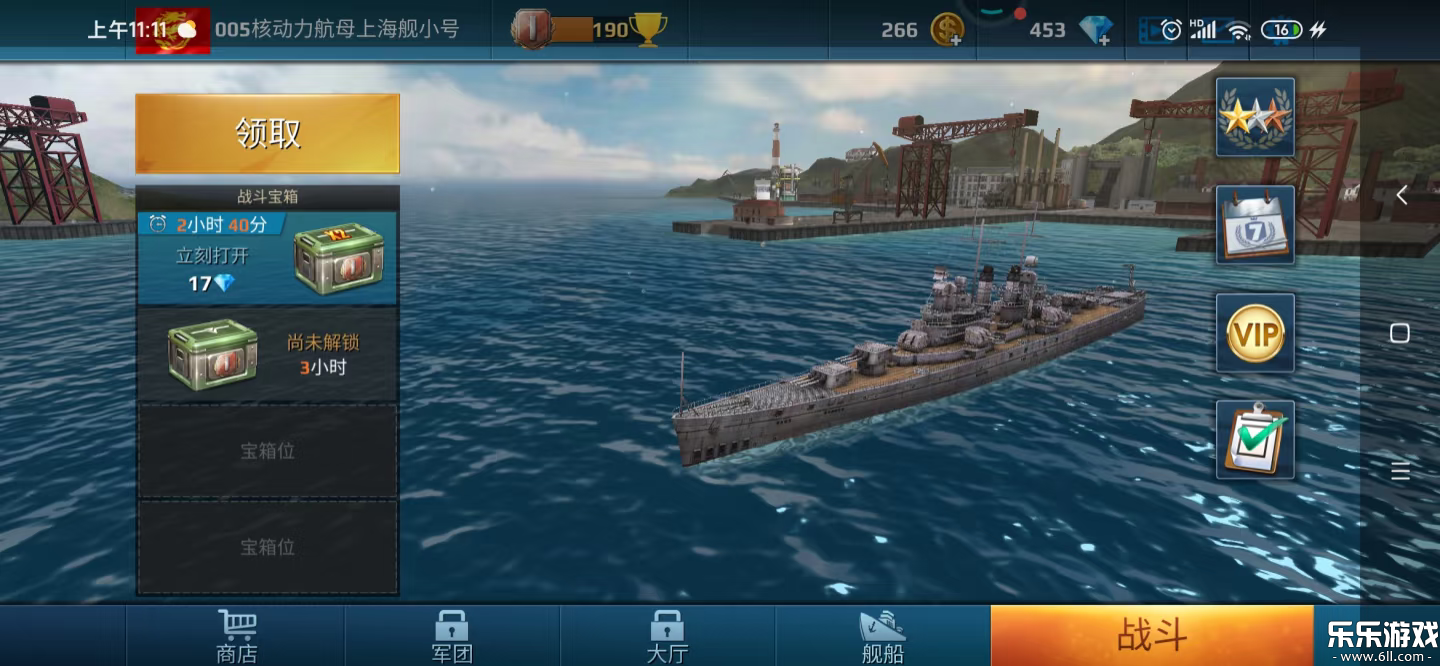Open the VIP menu
Screen dimensions: 1440x666
(1255, 333)
